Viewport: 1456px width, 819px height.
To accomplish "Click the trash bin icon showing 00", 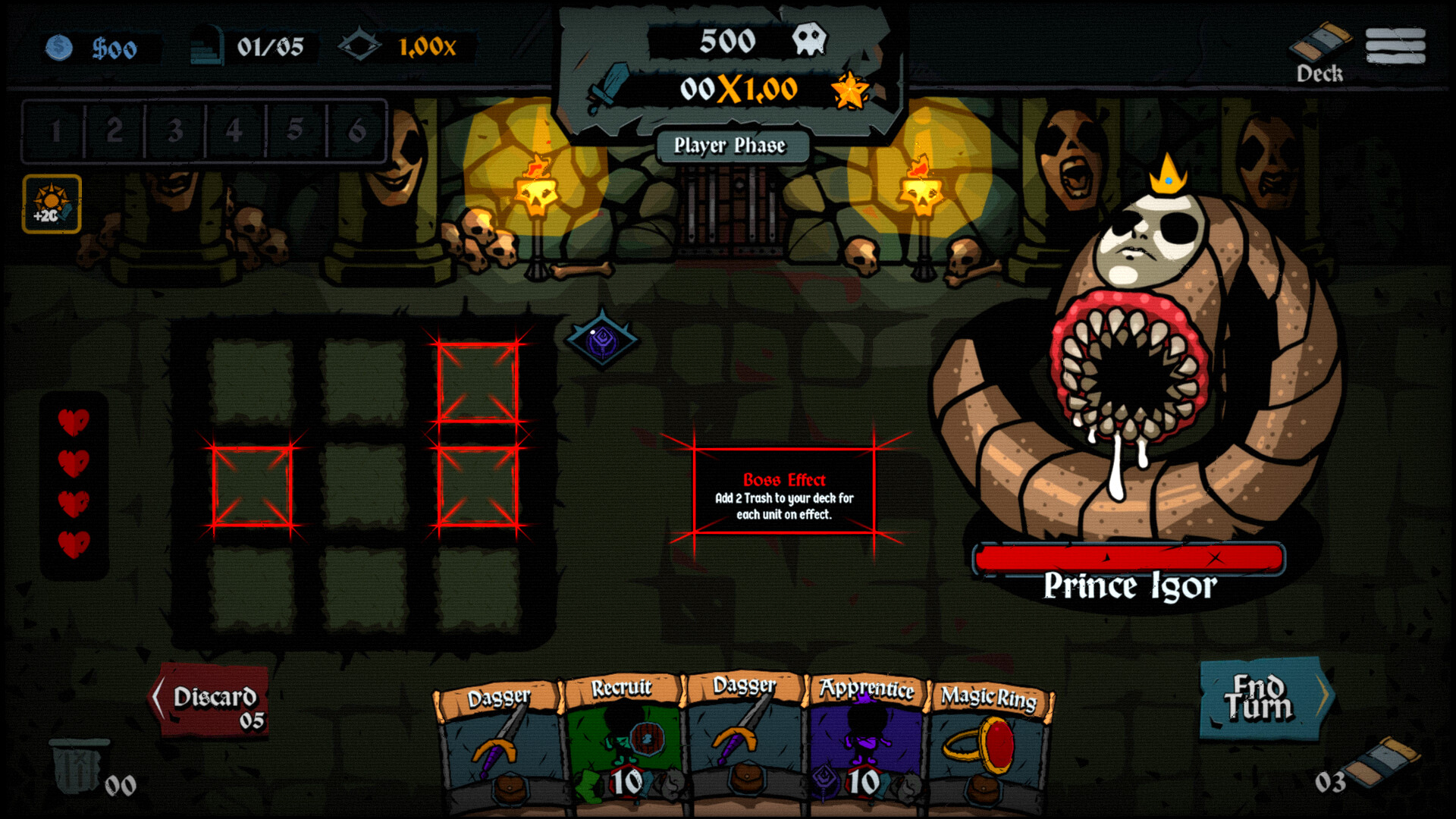I will 78,766.
